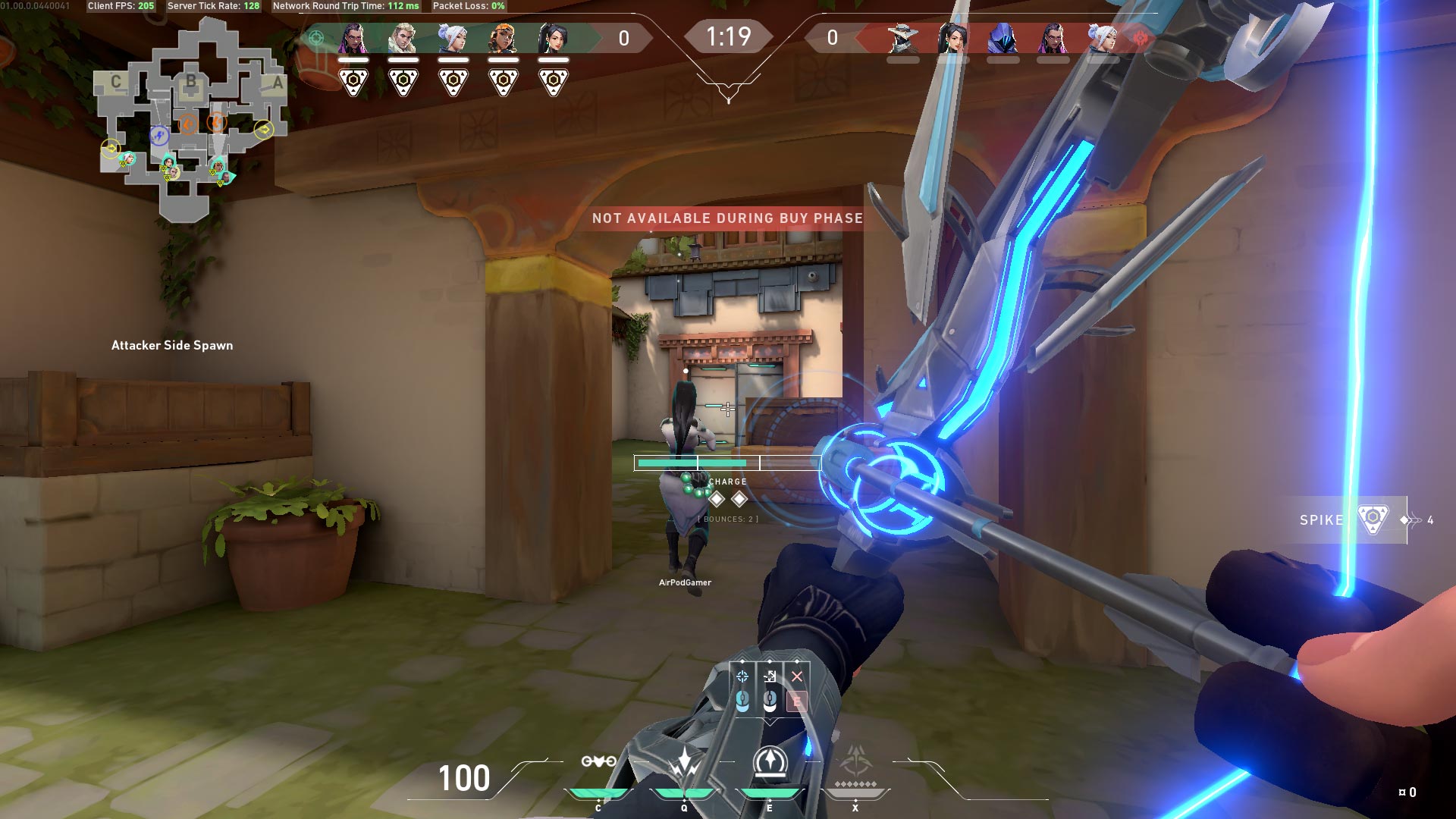Select Cypher's portrait on the enemy team
The width and height of the screenshot is (1456, 819).
coord(902,38)
